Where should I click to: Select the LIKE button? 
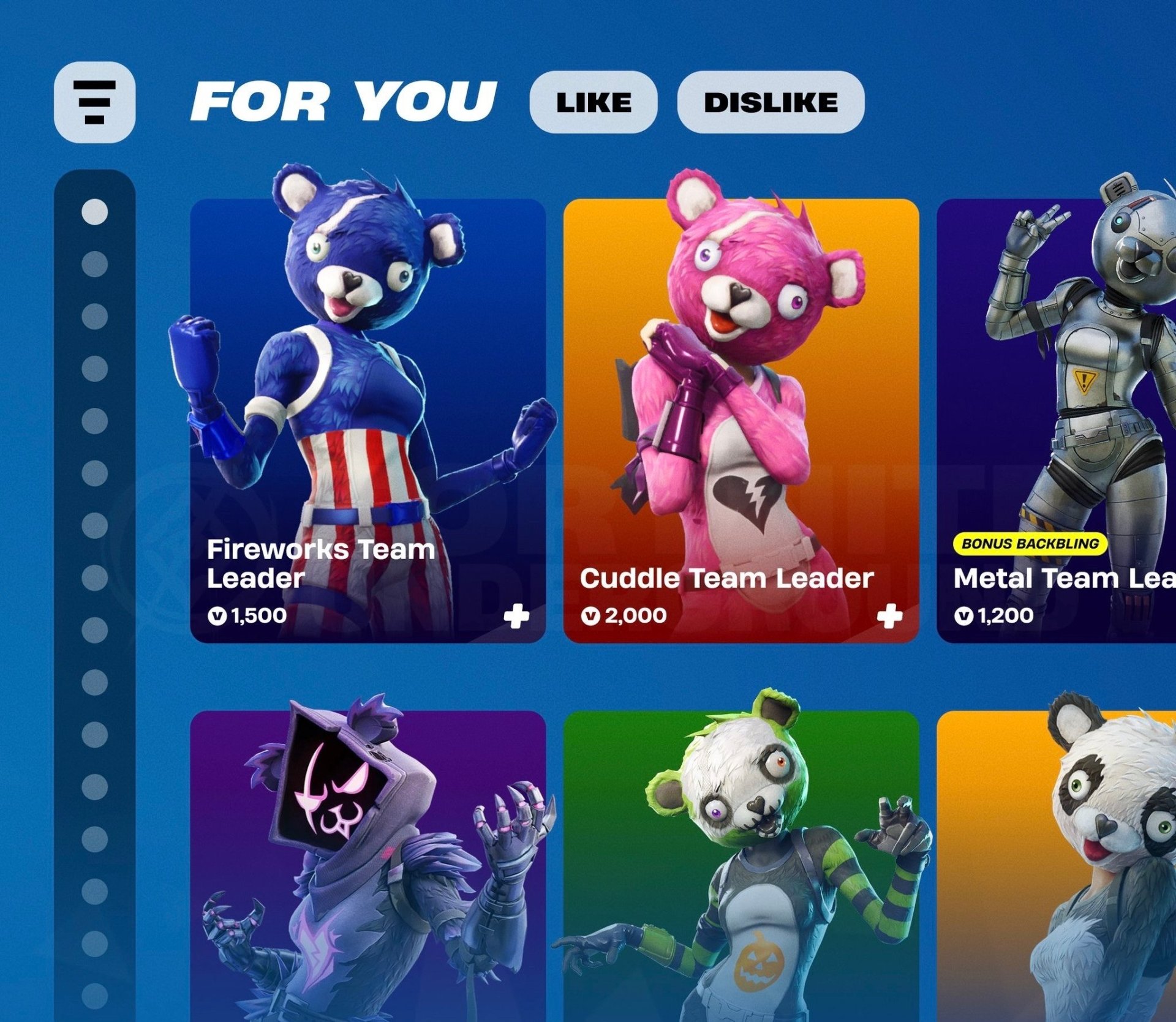point(593,102)
